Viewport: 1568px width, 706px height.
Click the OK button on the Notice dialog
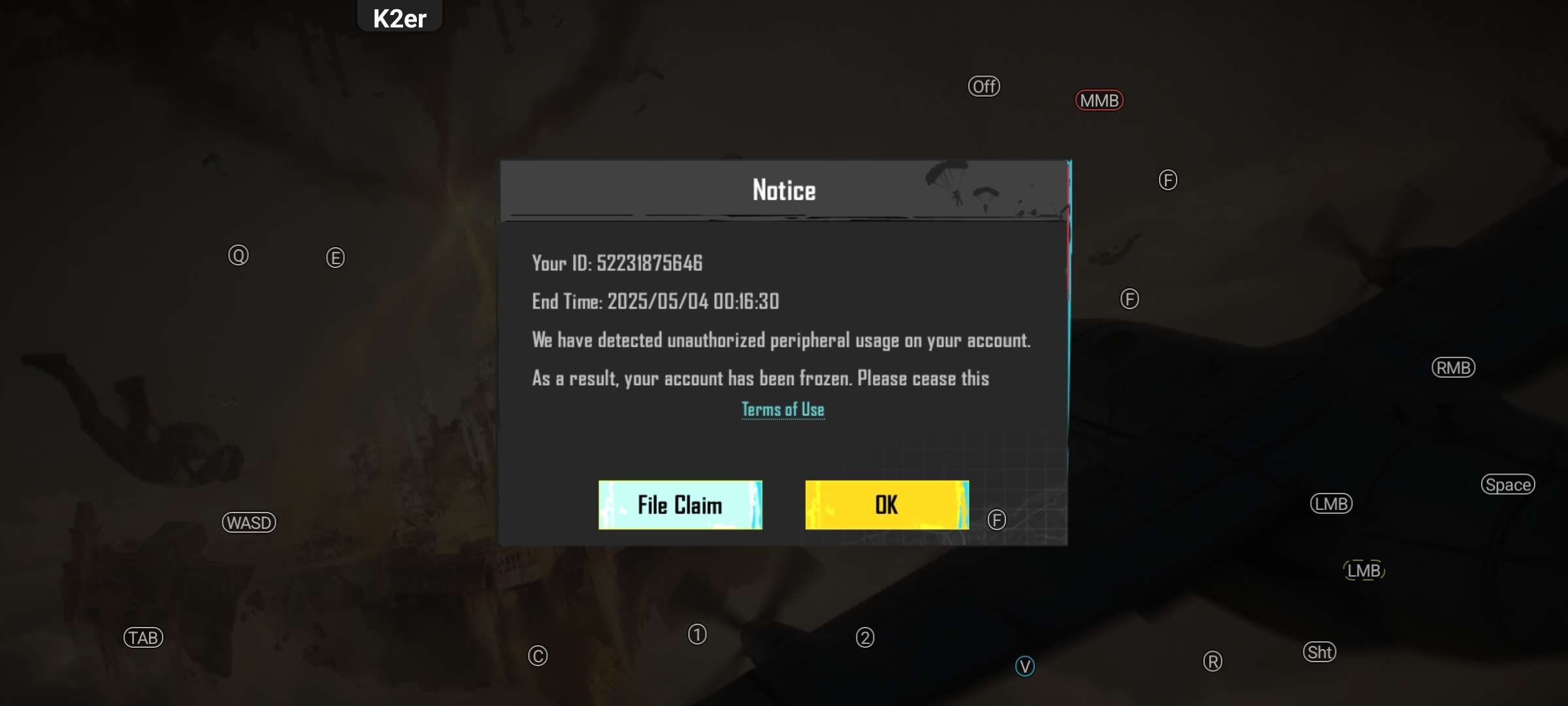[x=887, y=504]
